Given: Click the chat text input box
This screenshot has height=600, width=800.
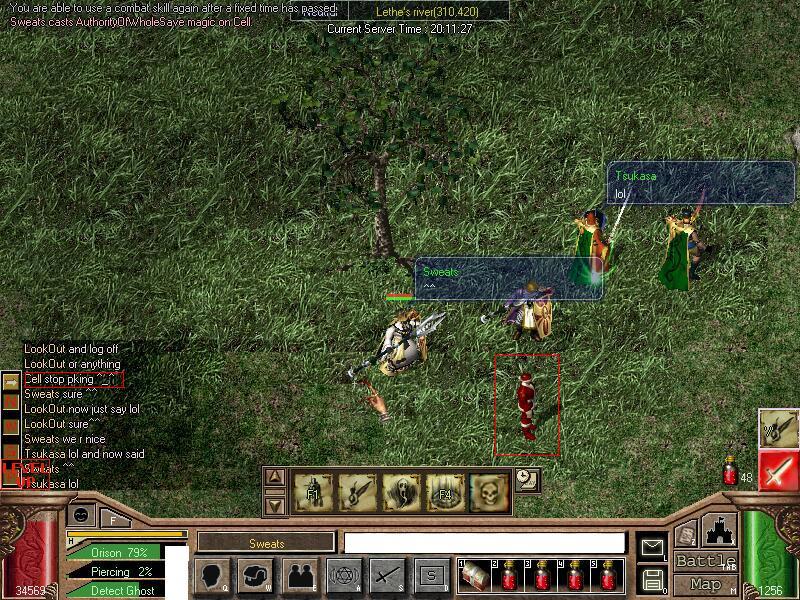Looking at the screenshot, I should 484,543.
